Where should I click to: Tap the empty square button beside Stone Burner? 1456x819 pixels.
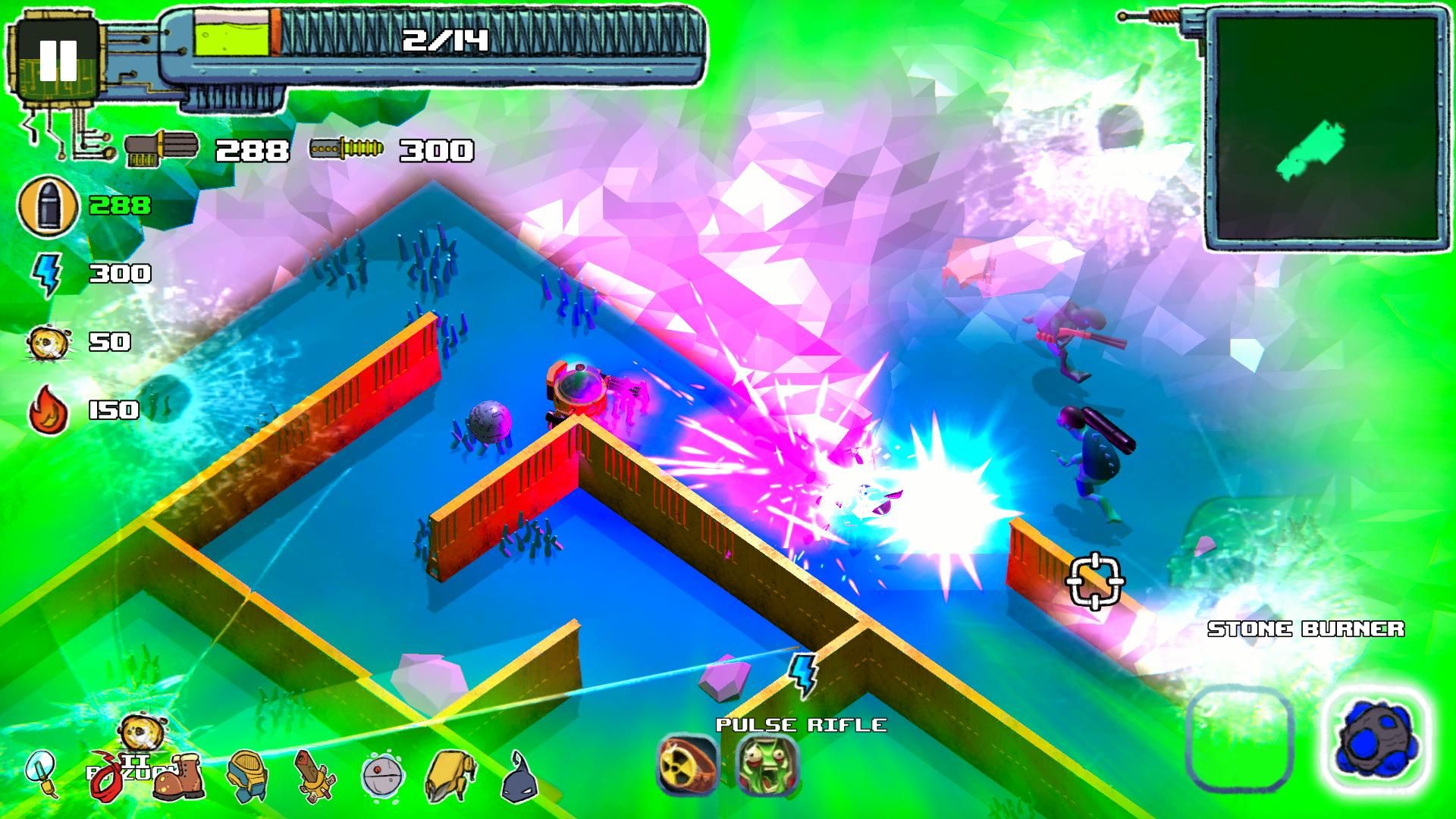[x=1239, y=739]
